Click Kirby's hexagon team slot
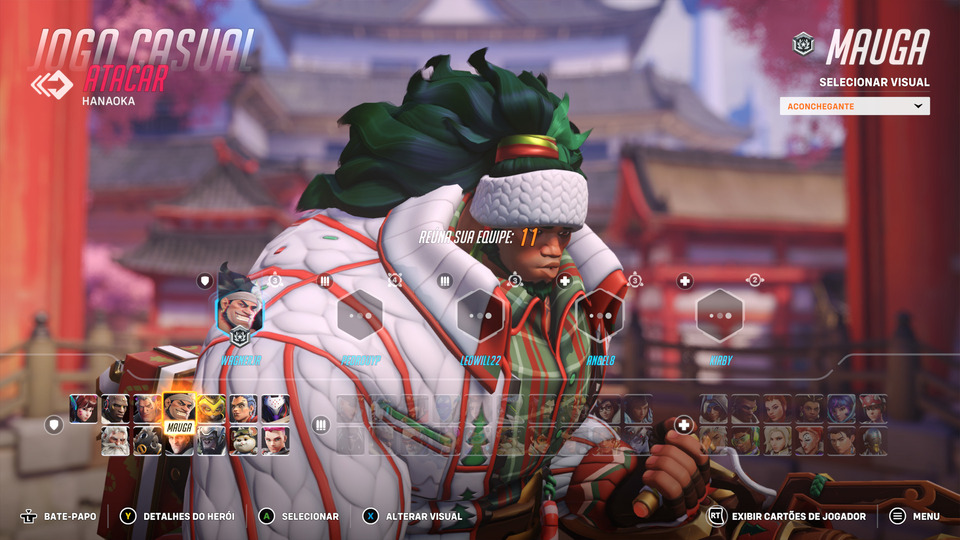Image resolution: width=960 pixels, height=540 pixels. click(x=720, y=314)
